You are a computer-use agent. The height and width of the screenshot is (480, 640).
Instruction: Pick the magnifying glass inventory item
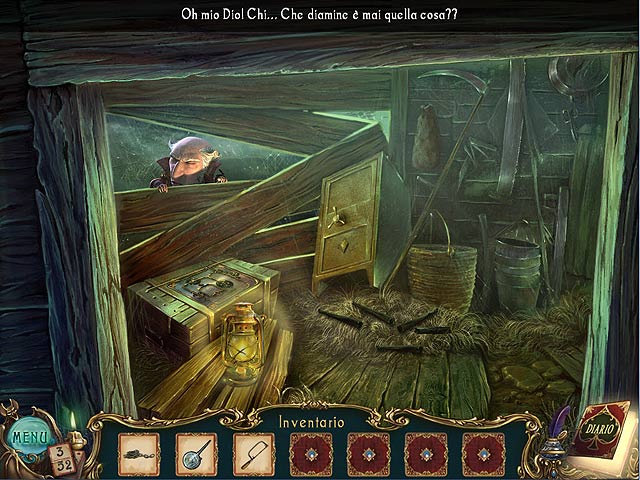coord(196,452)
